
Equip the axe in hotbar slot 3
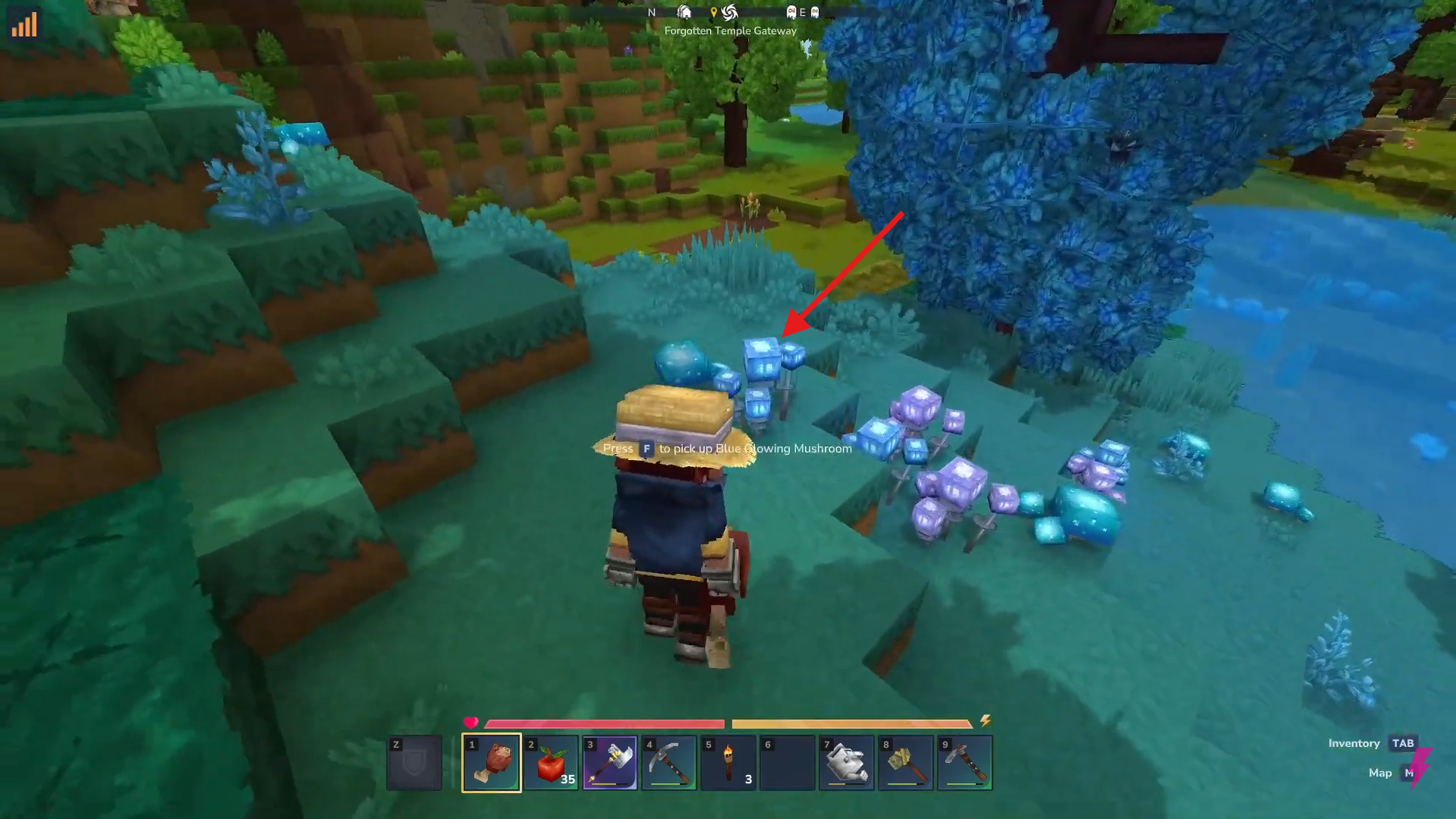(609, 762)
